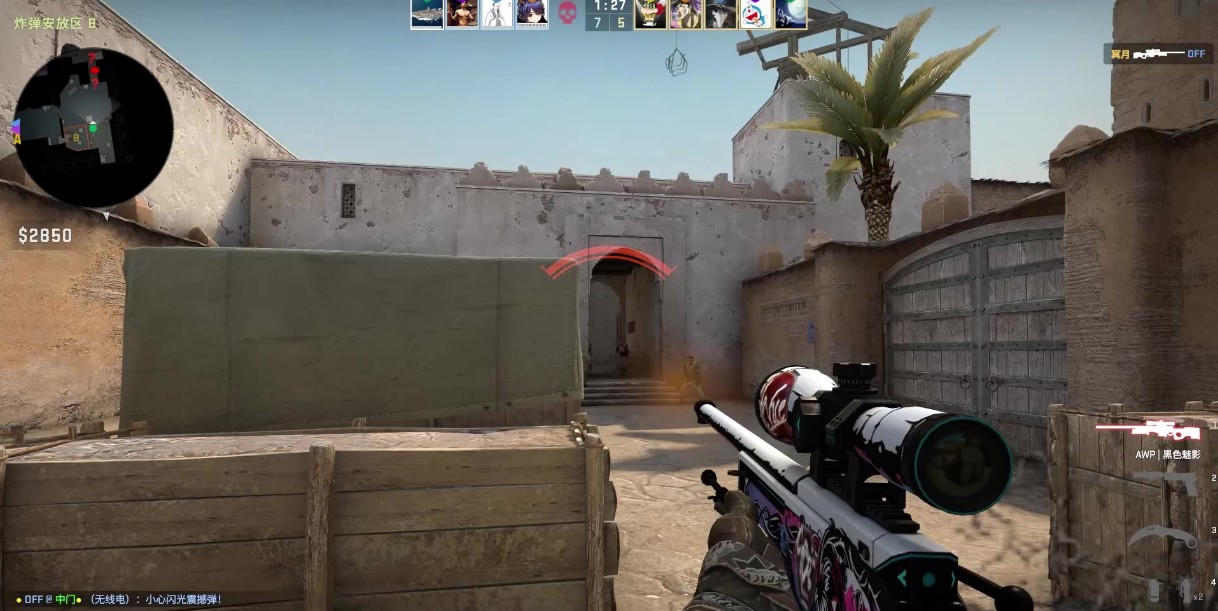Select the Doraemon player avatar

click(x=755, y=14)
